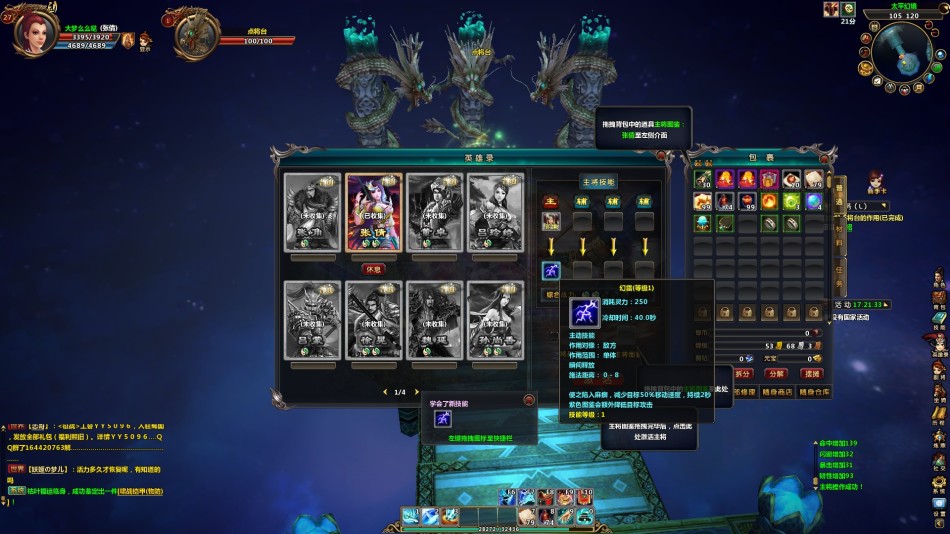The height and width of the screenshot is (534, 950).
Task: Select the blue orb item in bag
Action: click(x=813, y=201)
